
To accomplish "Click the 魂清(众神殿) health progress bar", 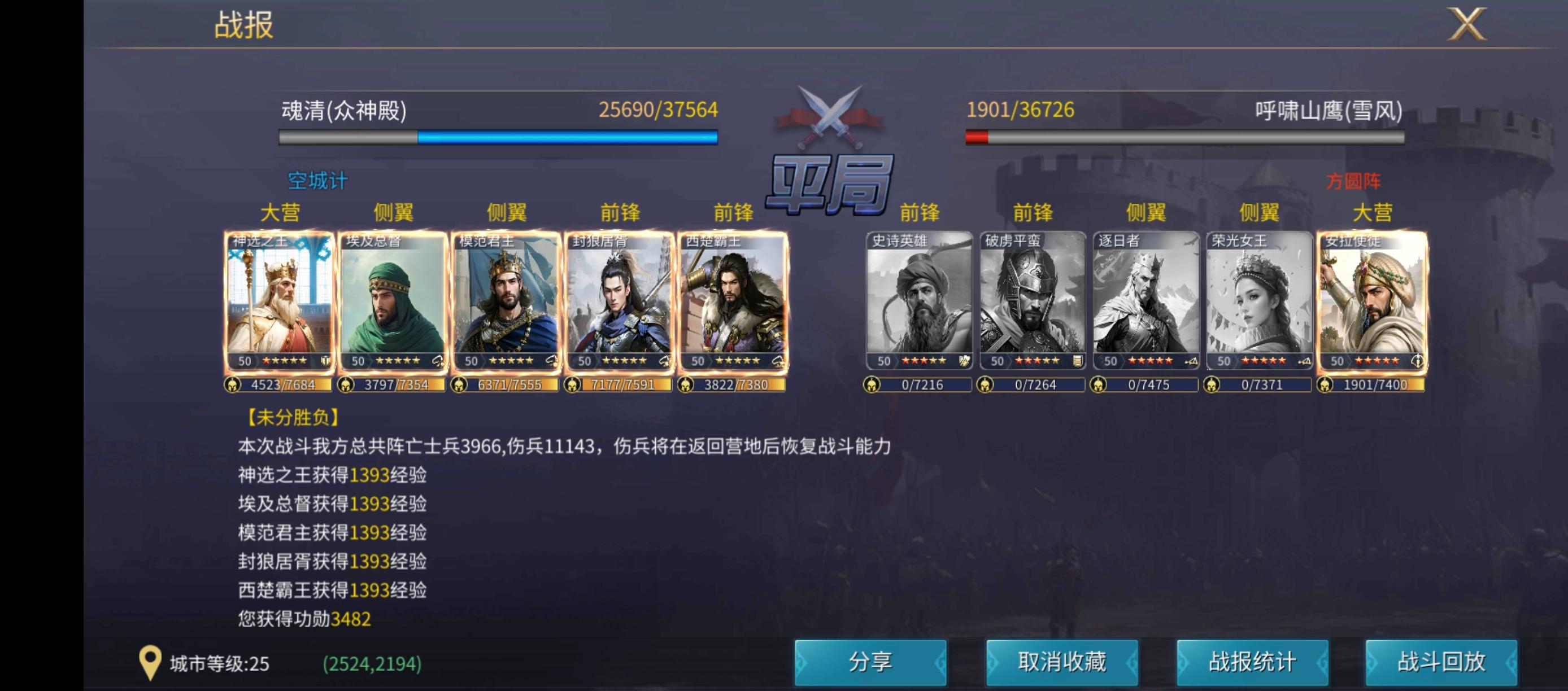I will pos(499,138).
